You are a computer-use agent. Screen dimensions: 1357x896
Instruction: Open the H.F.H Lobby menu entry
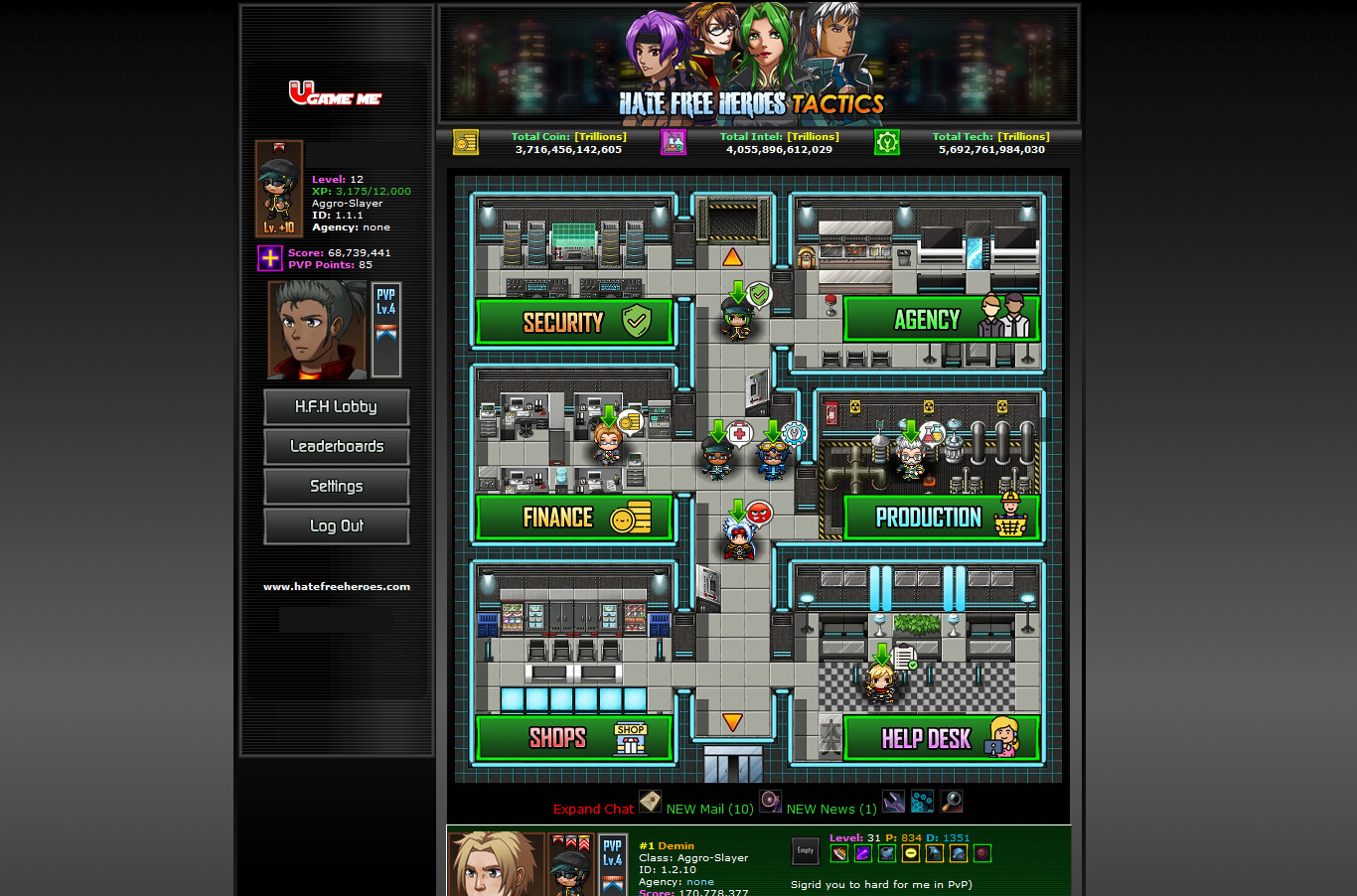point(336,406)
